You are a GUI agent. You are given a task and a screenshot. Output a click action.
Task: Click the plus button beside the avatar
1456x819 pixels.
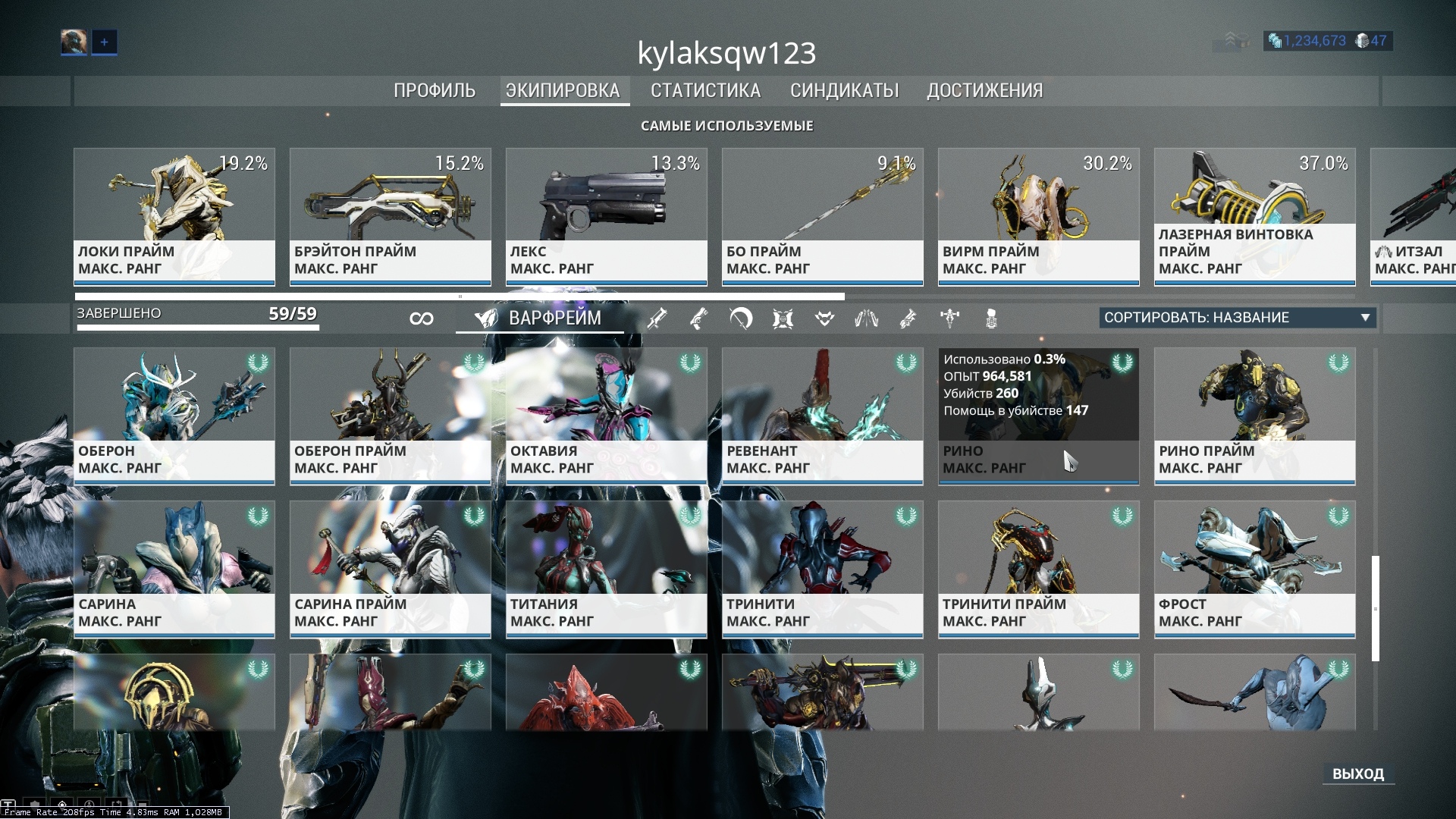[105, 42]
